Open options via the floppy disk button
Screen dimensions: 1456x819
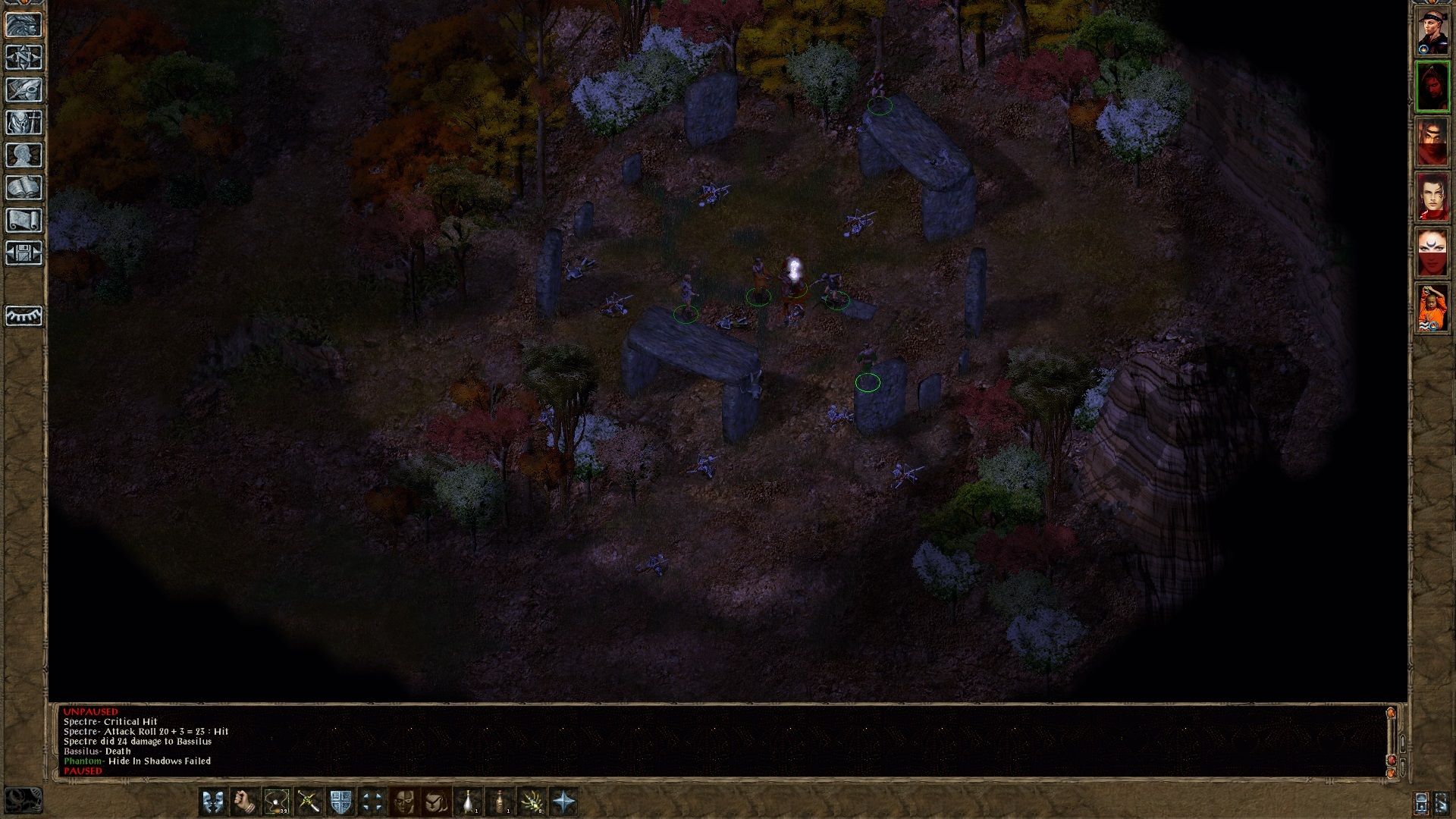pyautogui.click(x=24, y=253)
